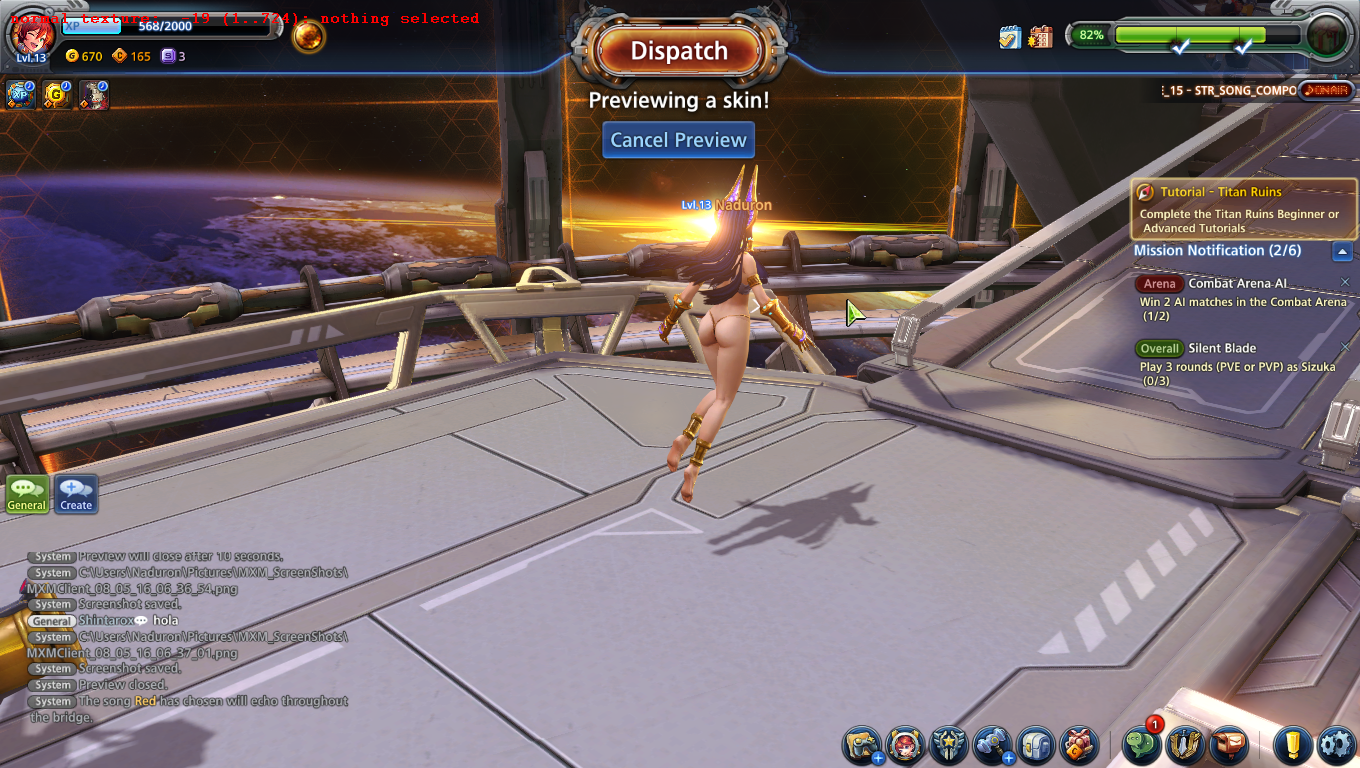Open the gear settings menu
Image resolution: width=1360 pixels, height=768 pixels.
click(1336, 745)
